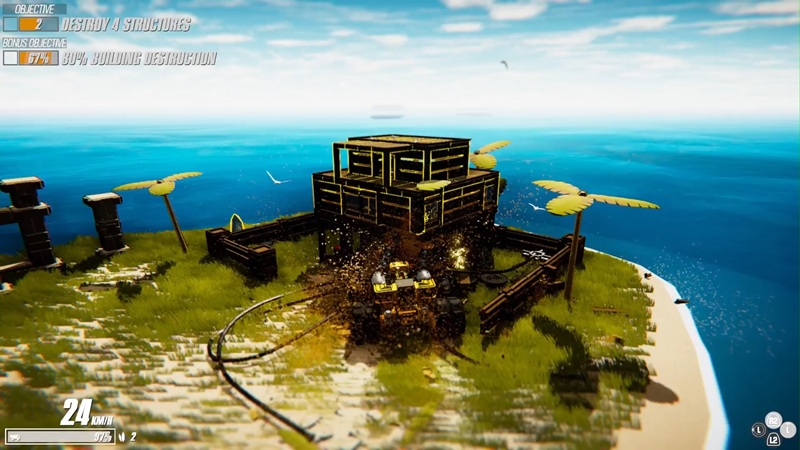
Task: Select the Destroy 4 Structures objective
Action: click(126, 24)
